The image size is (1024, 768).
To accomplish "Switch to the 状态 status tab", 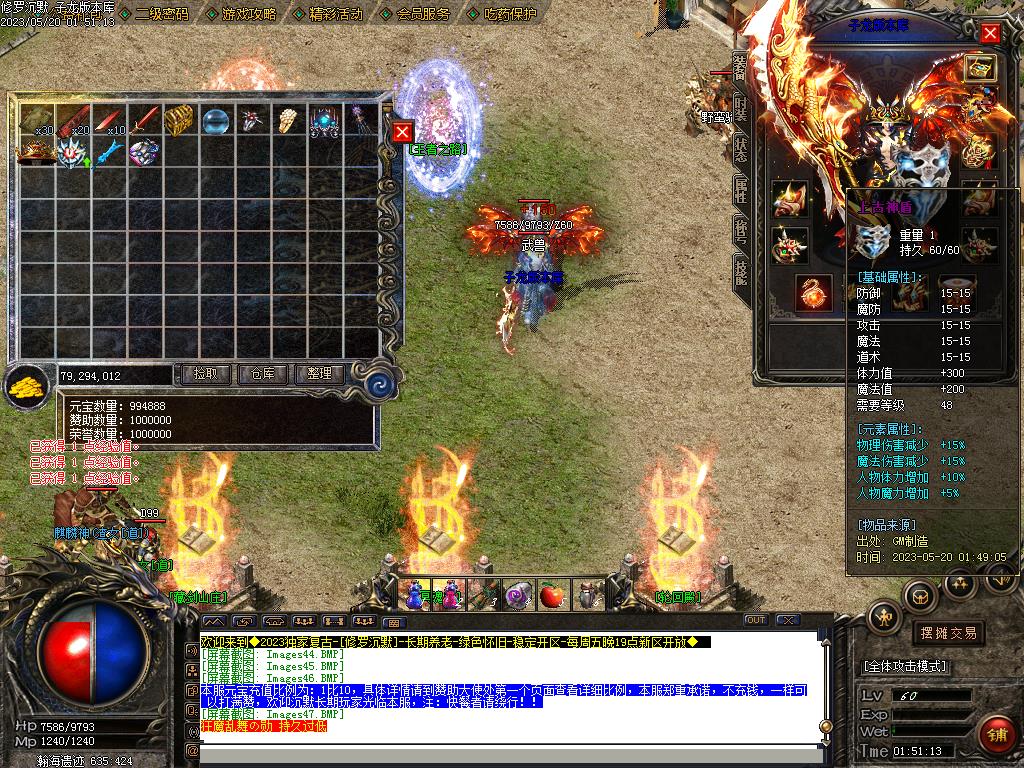I will pyautogui.click(x=740, y=148).
